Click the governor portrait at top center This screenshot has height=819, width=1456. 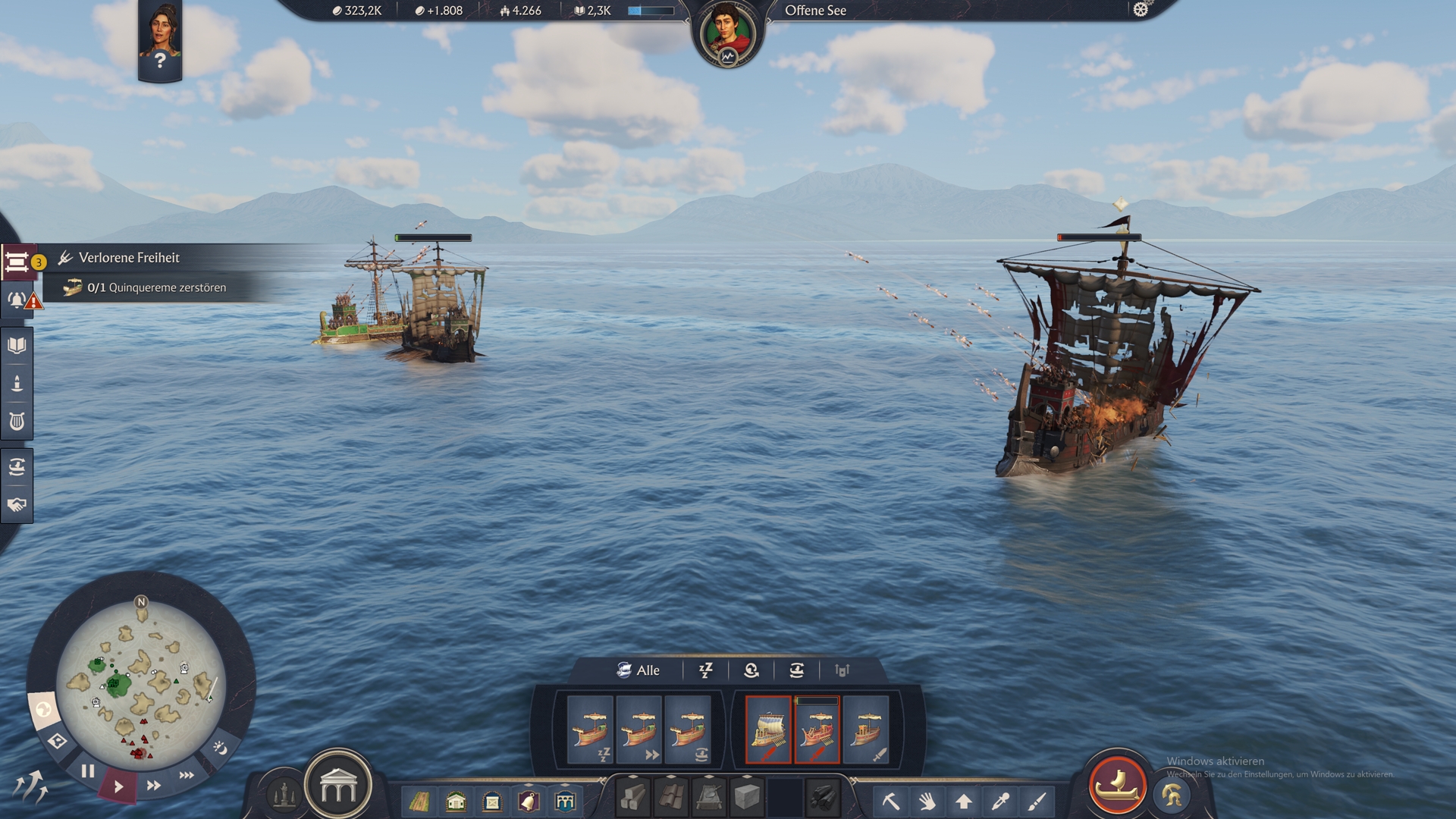click(x=727, y=34)
